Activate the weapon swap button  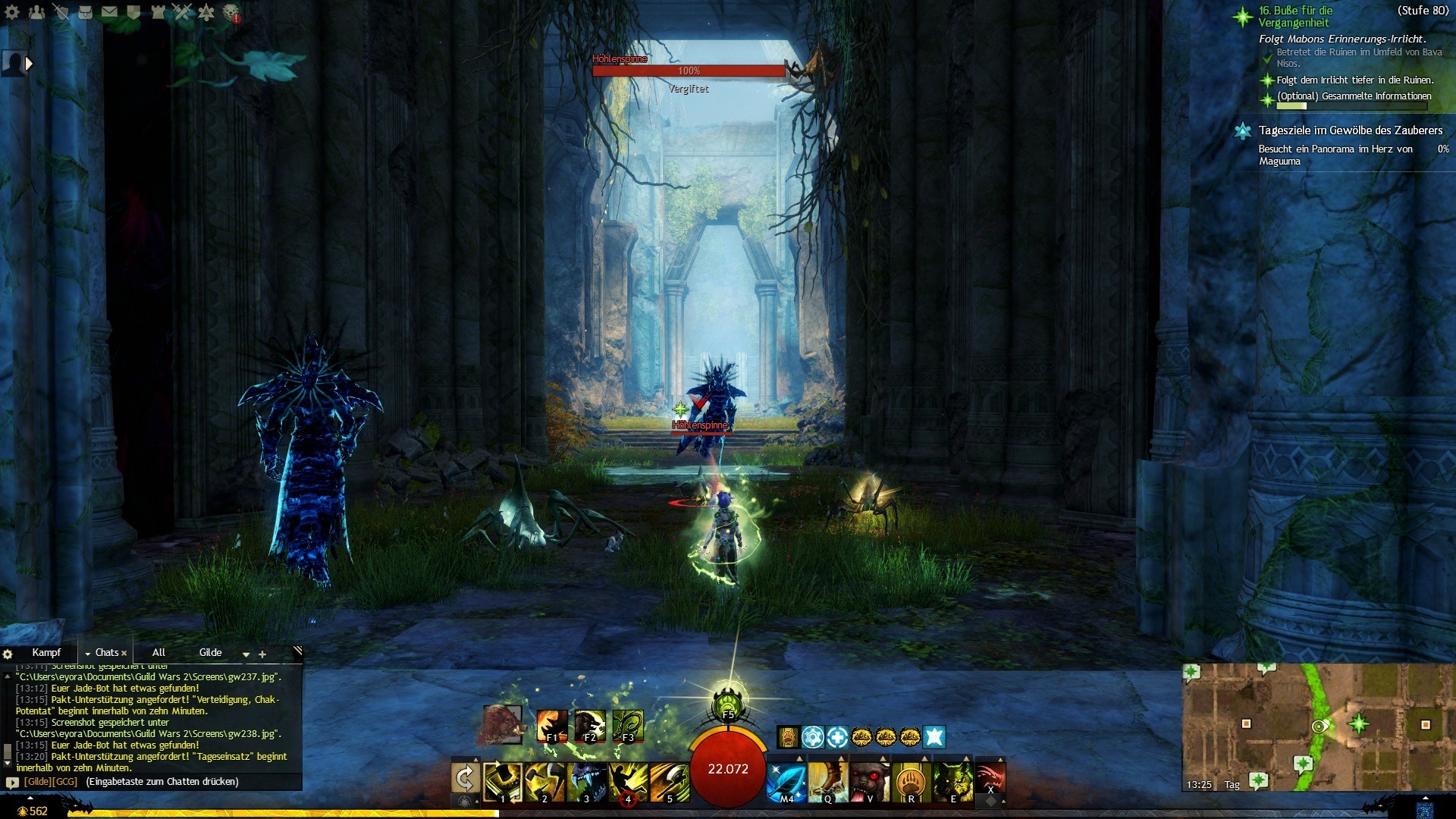point(465,778)
